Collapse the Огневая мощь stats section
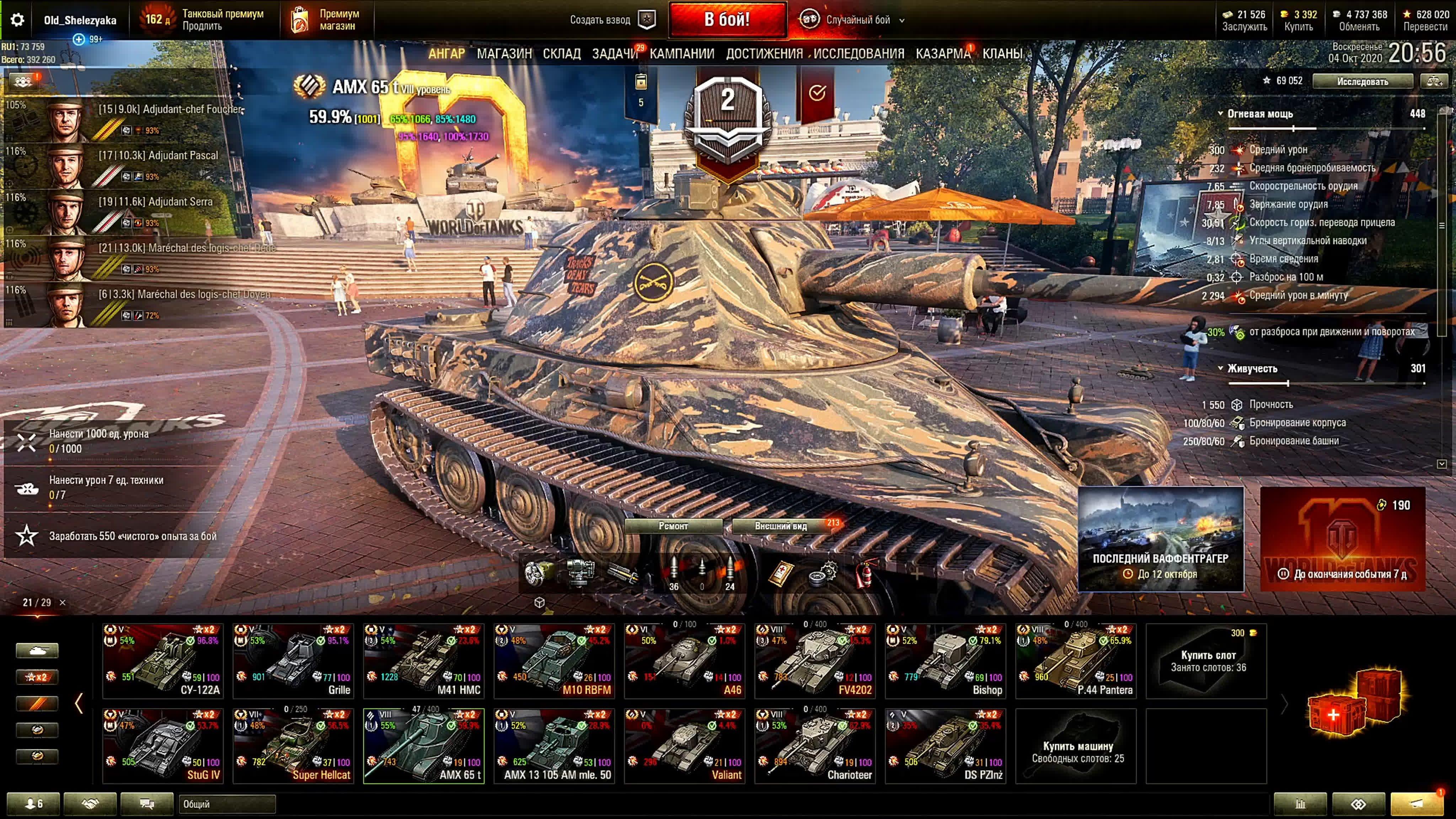The width and height of the screenshot is (1456, 819). 1221,114
